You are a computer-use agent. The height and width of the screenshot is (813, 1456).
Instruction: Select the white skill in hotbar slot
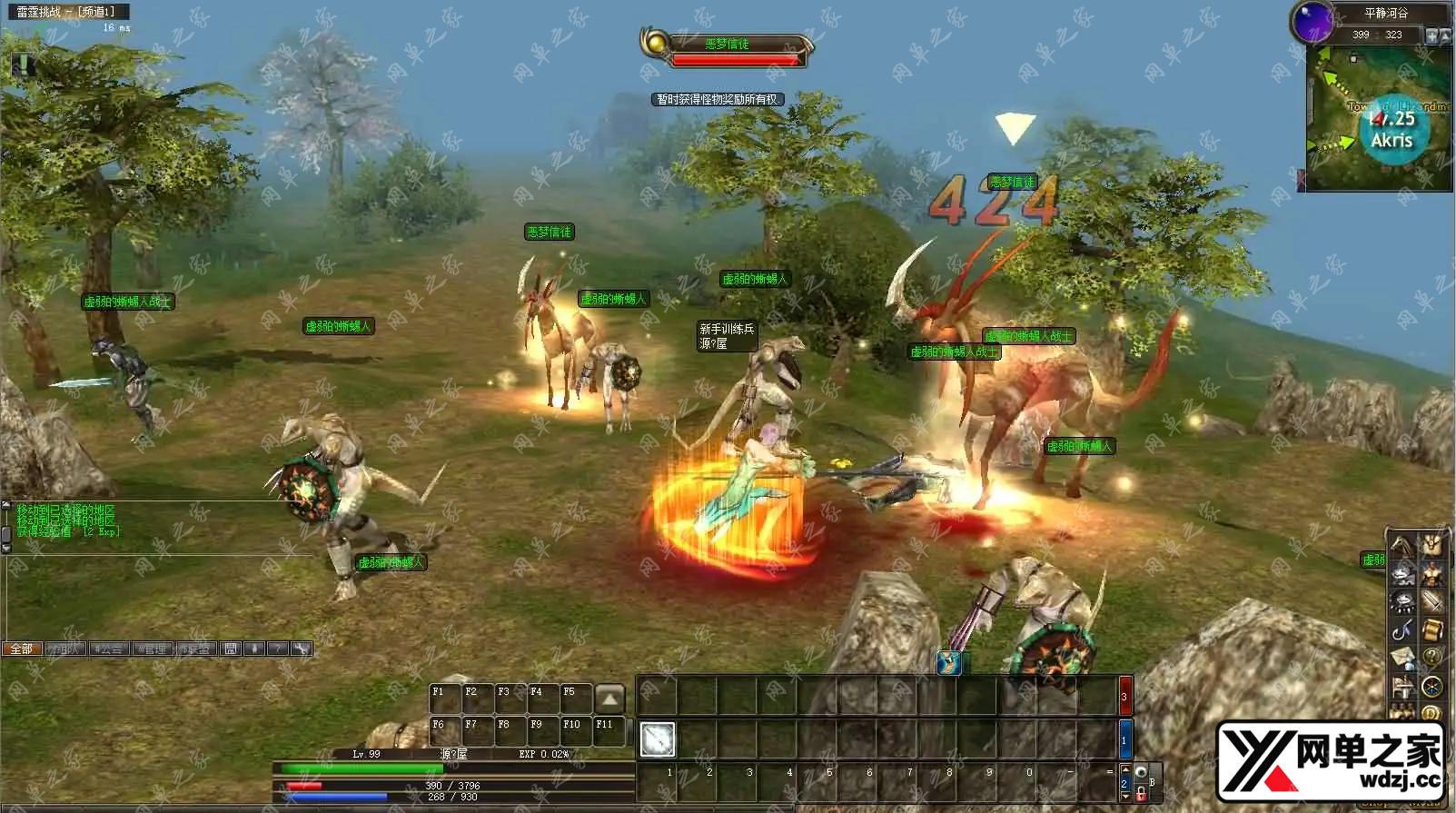657,739
